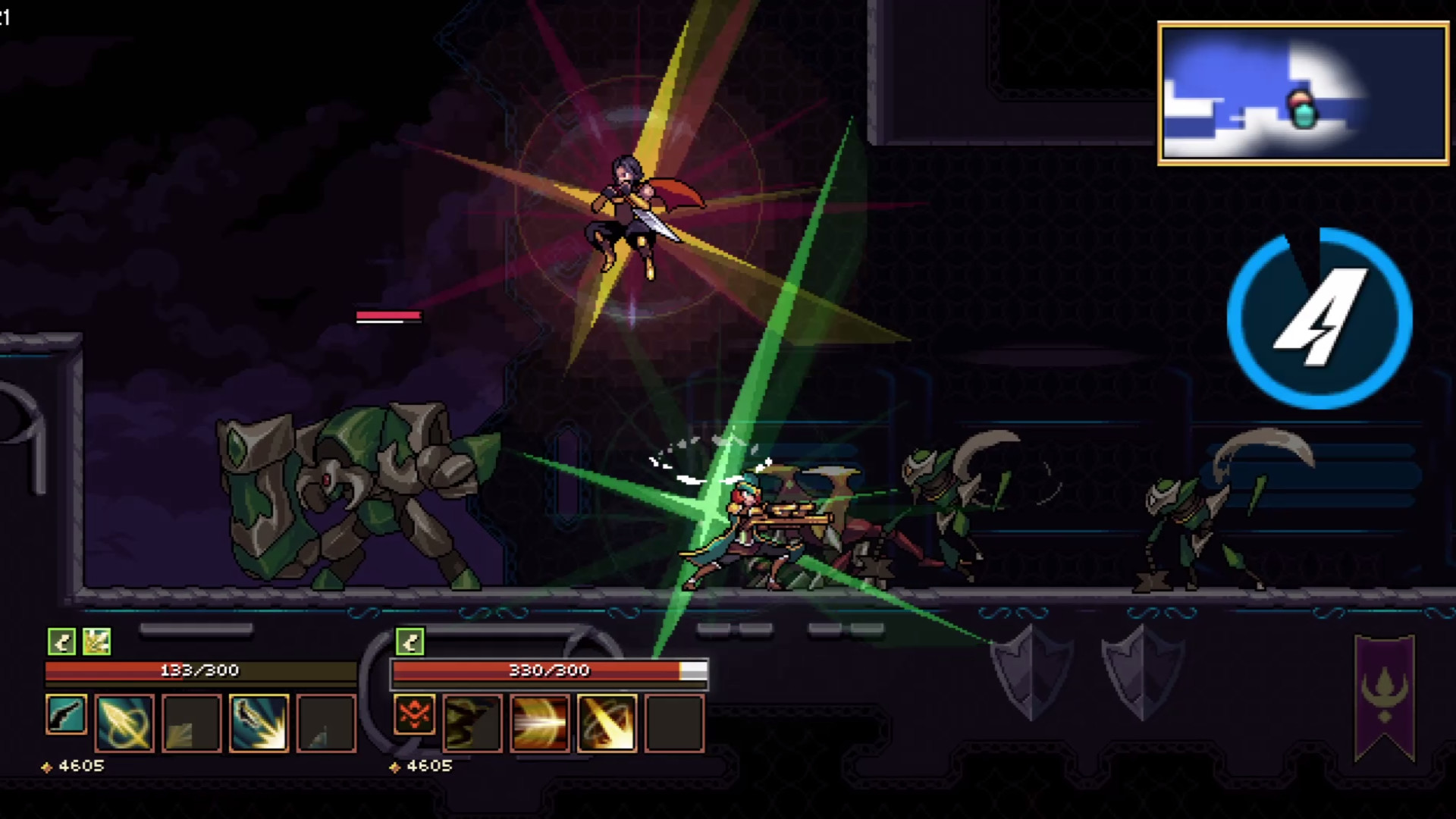Toggle the leaf buff icon on left HUD

tap(97, 641)
